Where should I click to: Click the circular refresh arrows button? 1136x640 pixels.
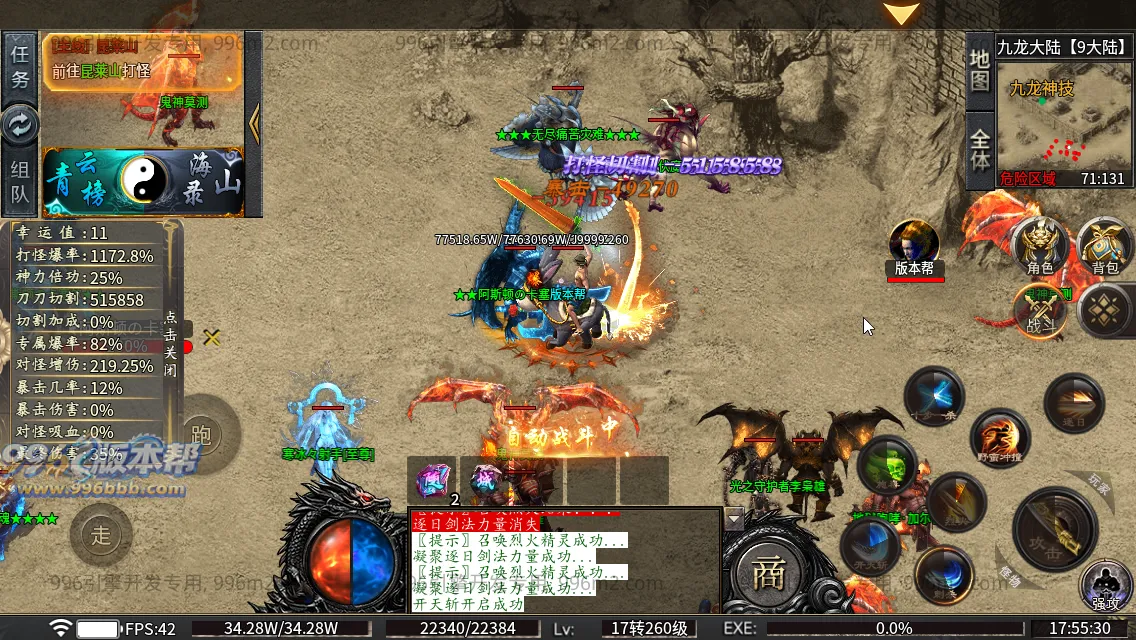(20, 124)
